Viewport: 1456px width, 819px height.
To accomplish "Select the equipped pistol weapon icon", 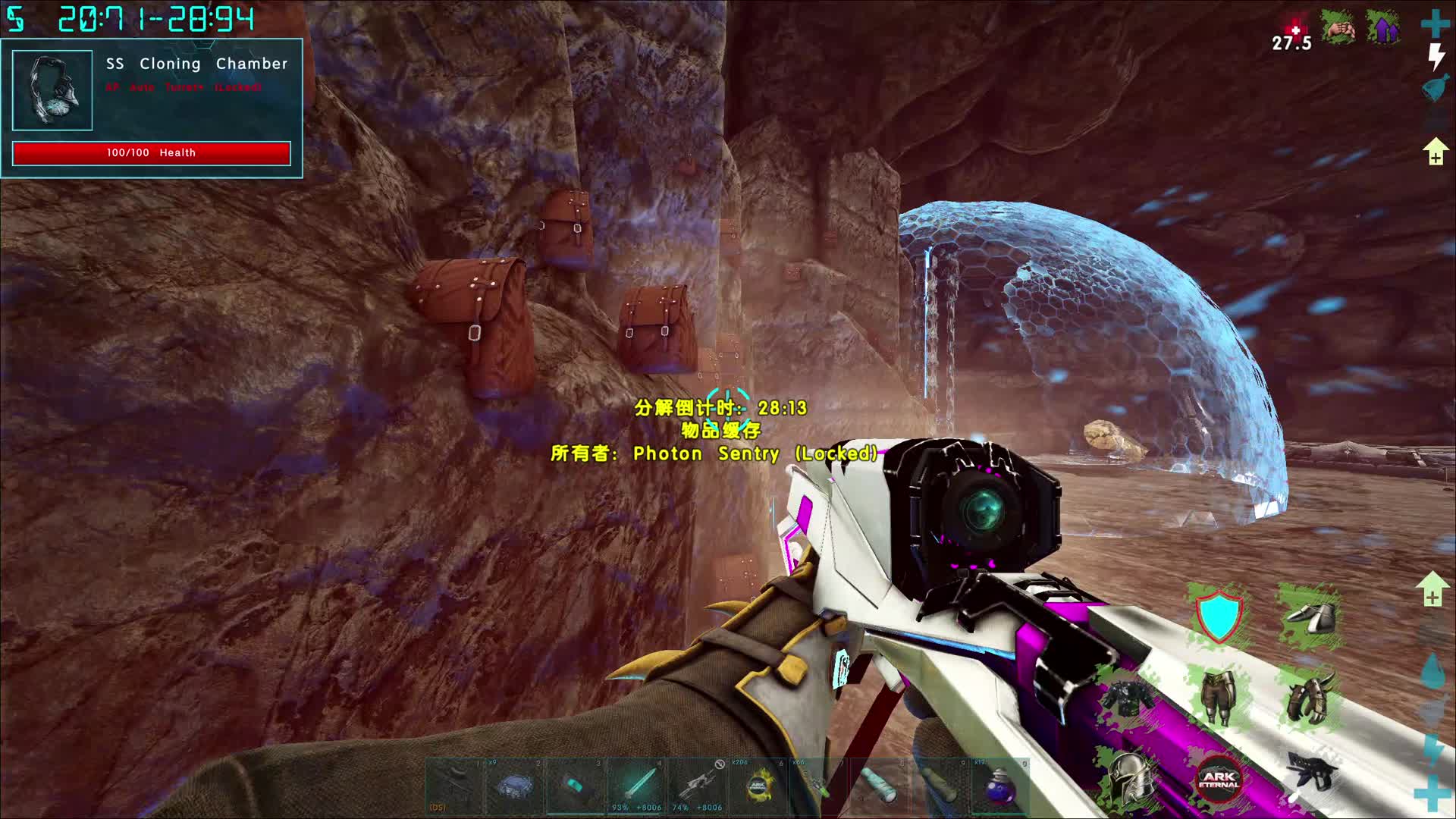I will tap(1309, 773).
